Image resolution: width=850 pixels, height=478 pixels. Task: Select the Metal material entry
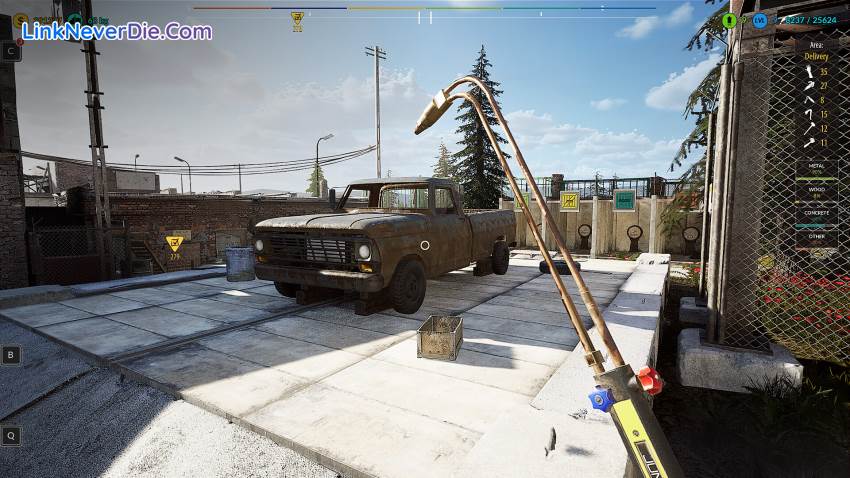coord(816,168)
